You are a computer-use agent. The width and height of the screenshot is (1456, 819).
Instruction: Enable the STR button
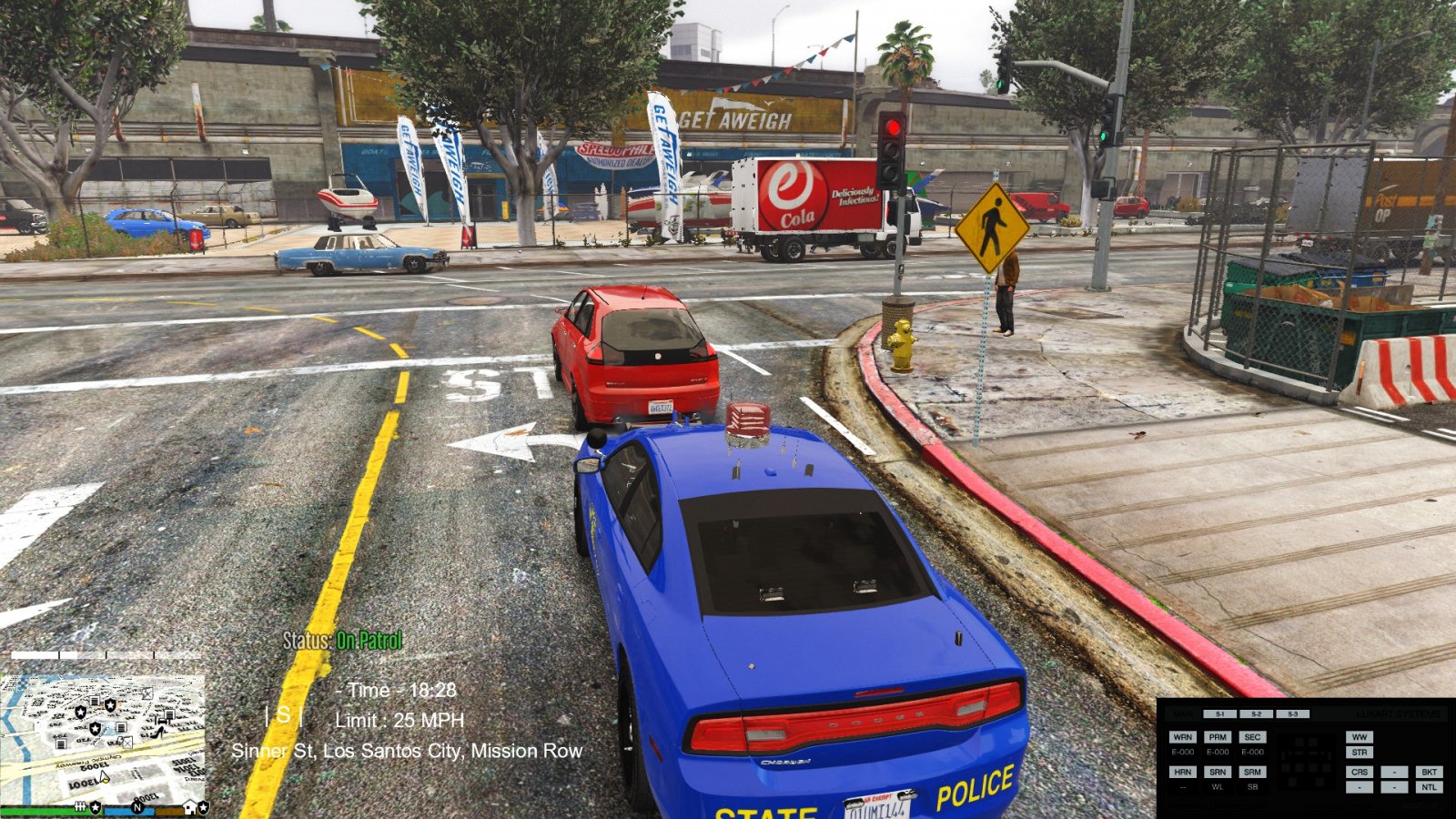(x=1360, y=753)
